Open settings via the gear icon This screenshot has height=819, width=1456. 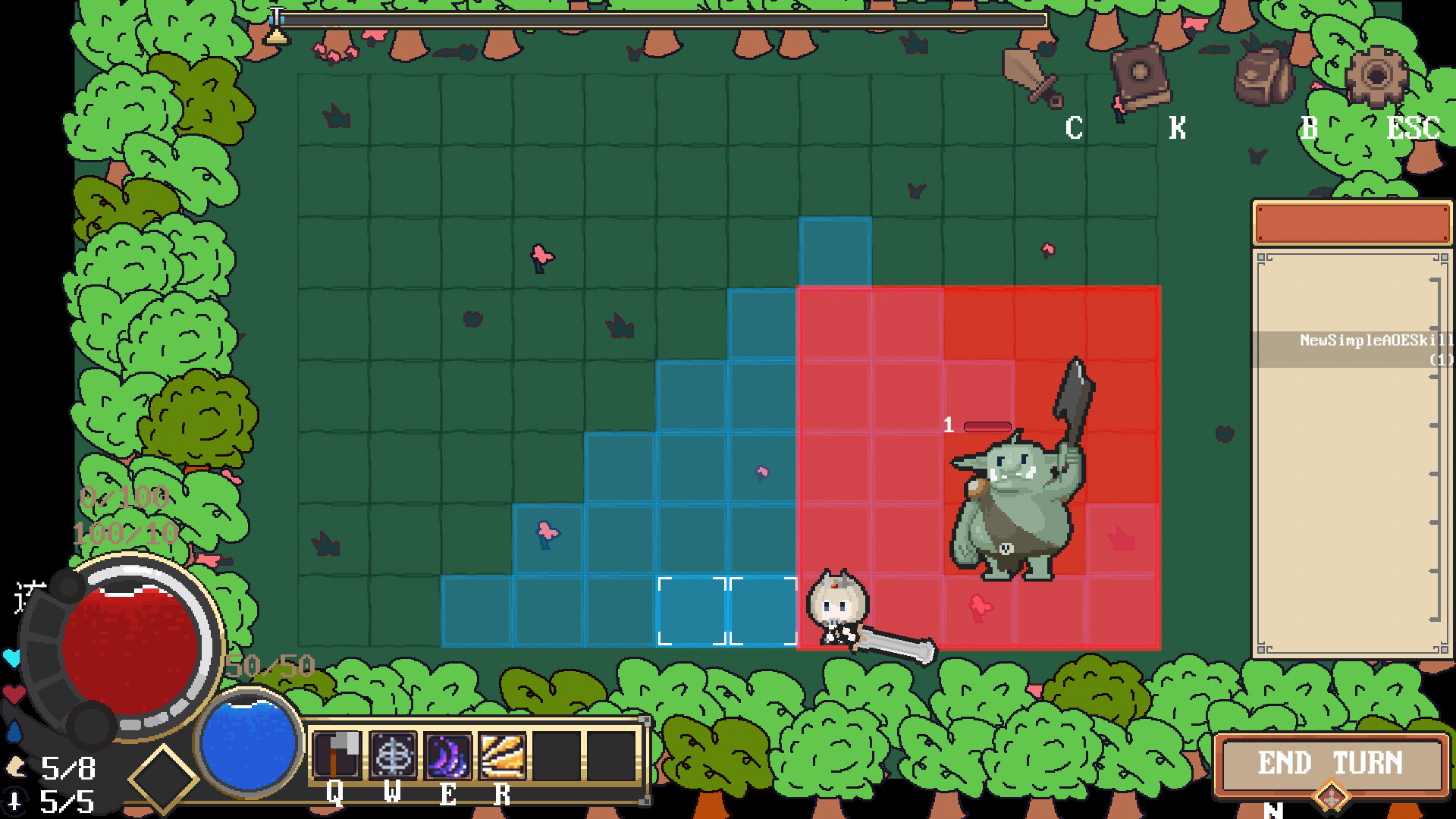[x=1376, y=76]
